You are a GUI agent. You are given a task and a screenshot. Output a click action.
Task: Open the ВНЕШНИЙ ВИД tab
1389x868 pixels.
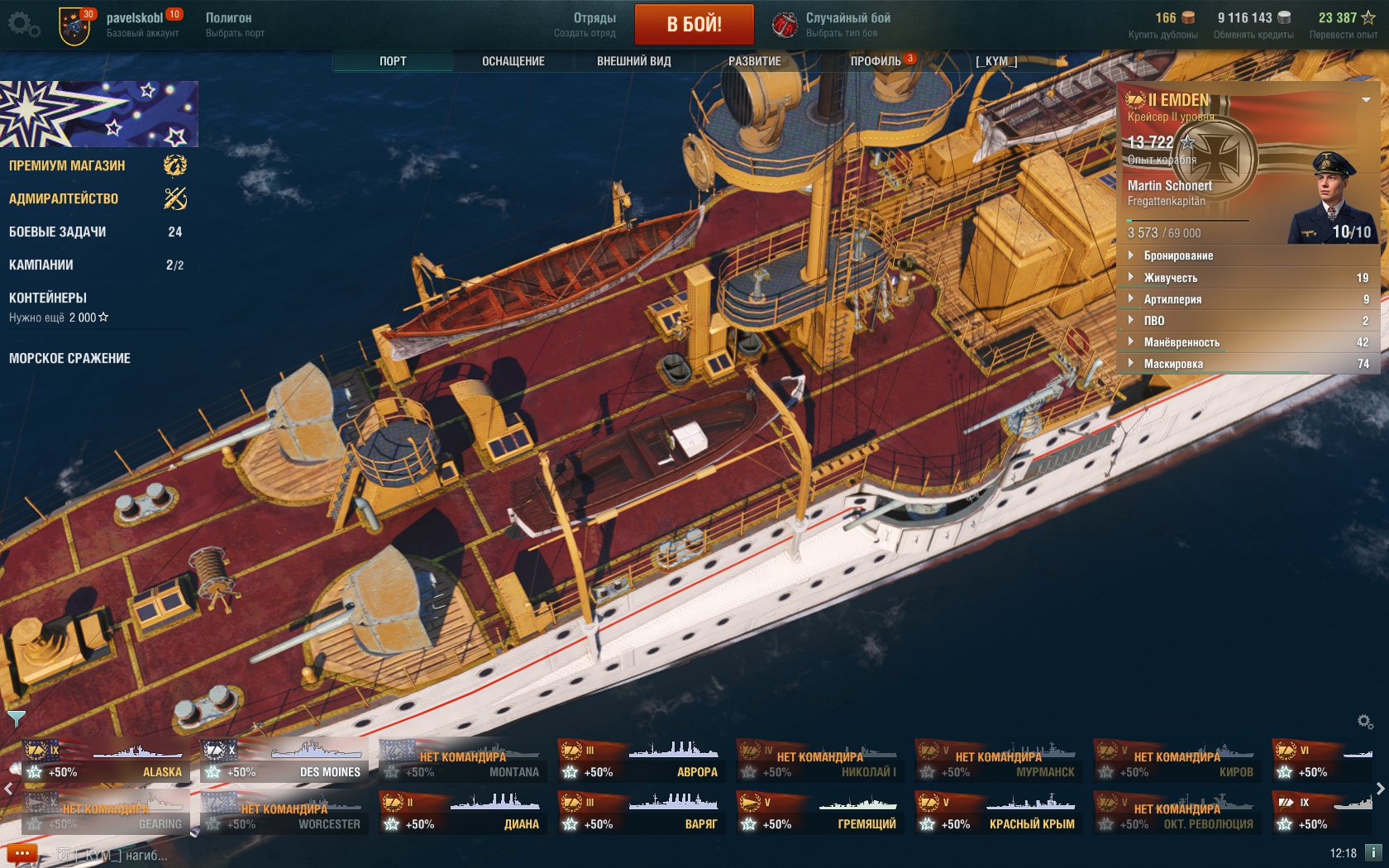[633, 61]
